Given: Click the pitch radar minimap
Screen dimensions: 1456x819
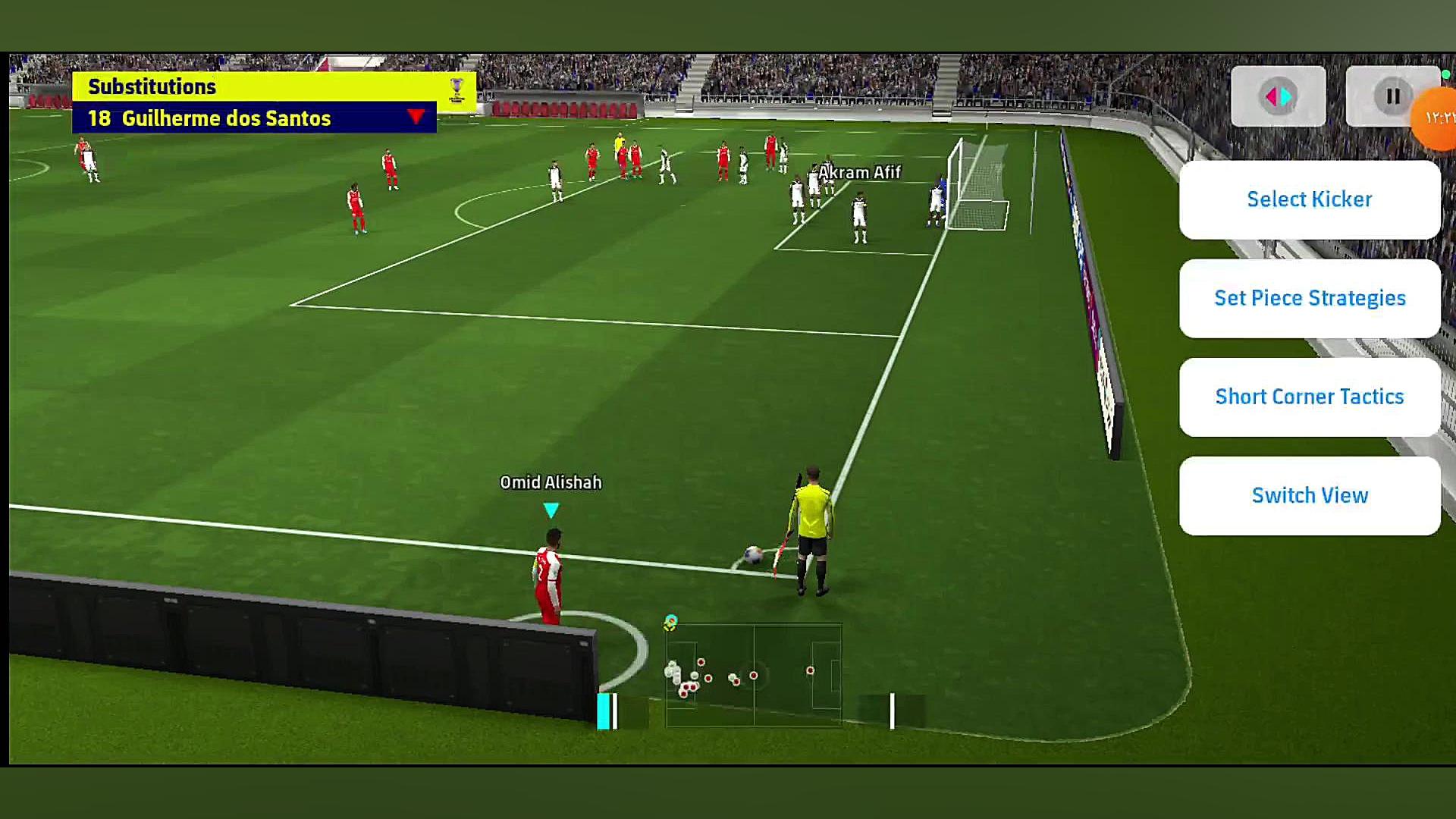Looking at the screenshot, I should [x=753, y=675].
